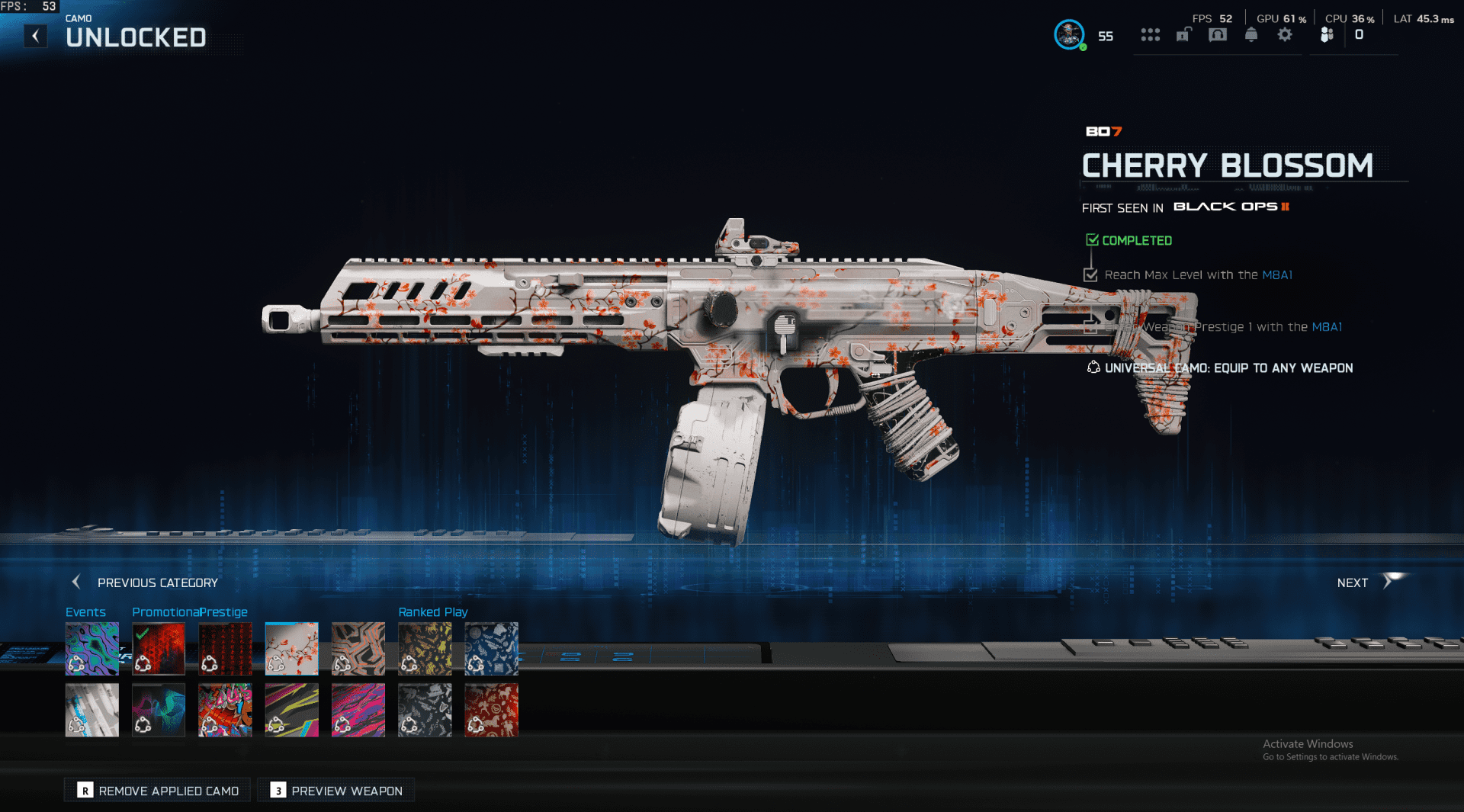Screen dimensions: 1464x812
Task: Choose the gold animal-print Ranked Play camo
Action: point(425,649)
